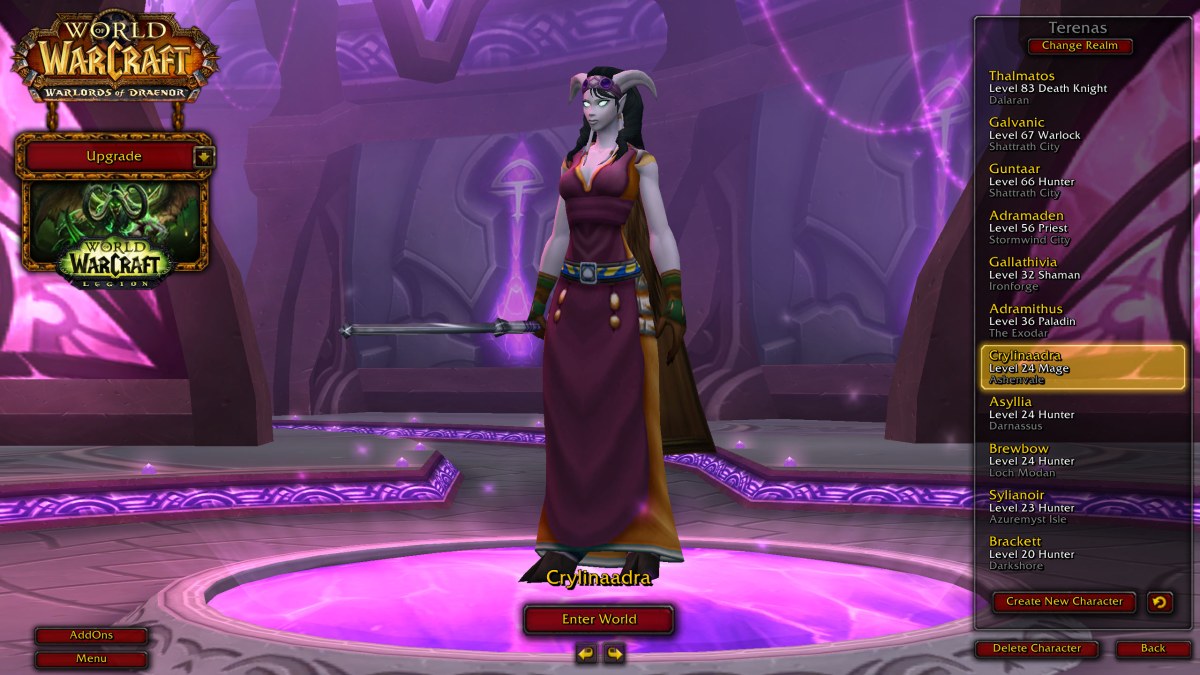Delete the selected character

pos(1036,648)
